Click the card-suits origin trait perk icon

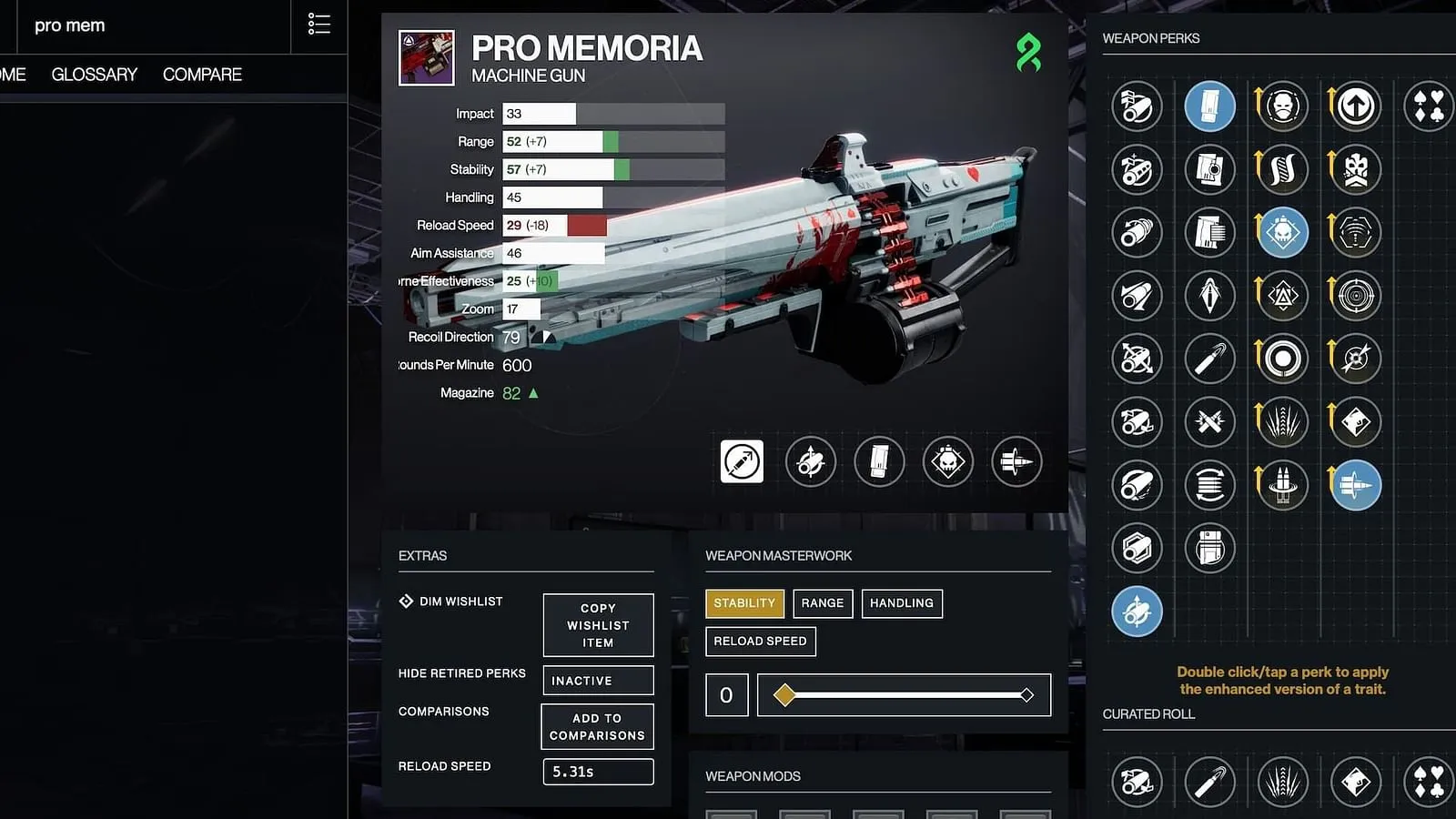[1429, 106]
